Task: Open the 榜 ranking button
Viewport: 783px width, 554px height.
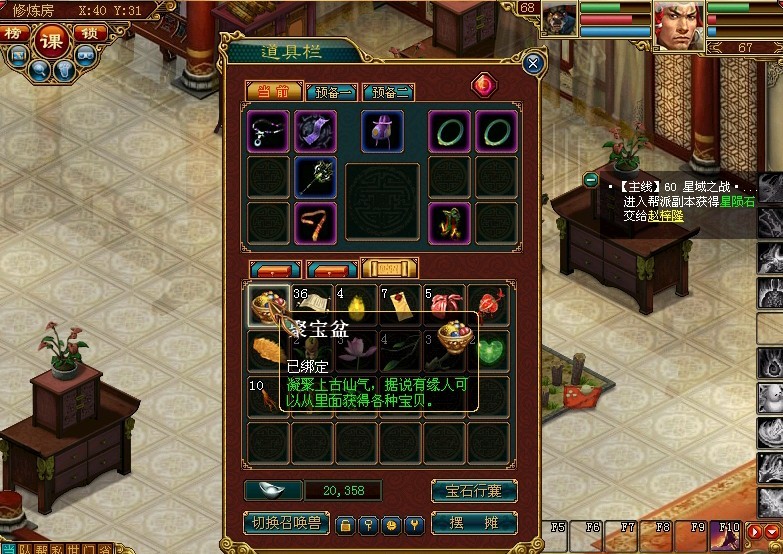Action: [x=14, y=33]
